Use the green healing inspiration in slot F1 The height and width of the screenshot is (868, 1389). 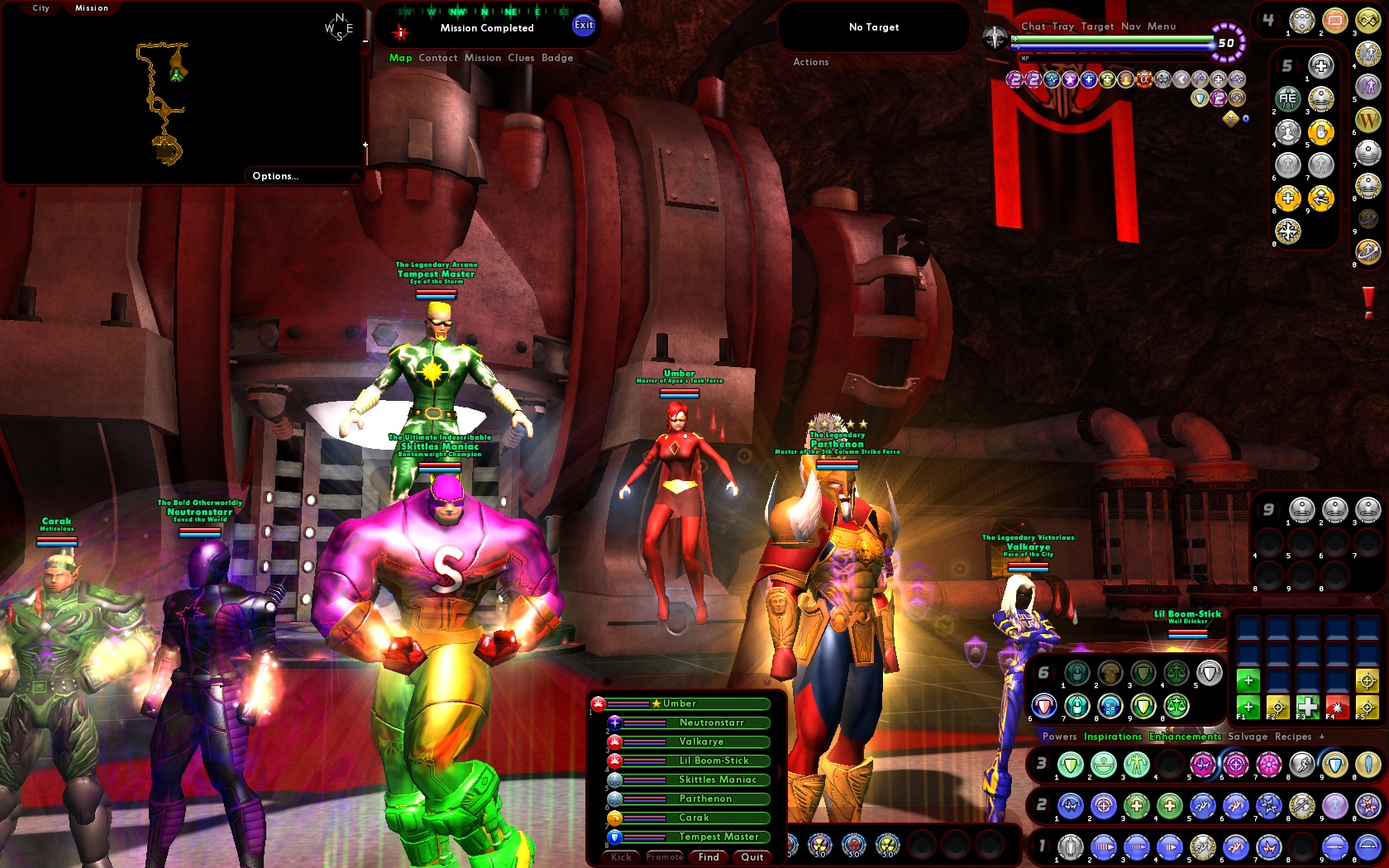(1248, 707)
